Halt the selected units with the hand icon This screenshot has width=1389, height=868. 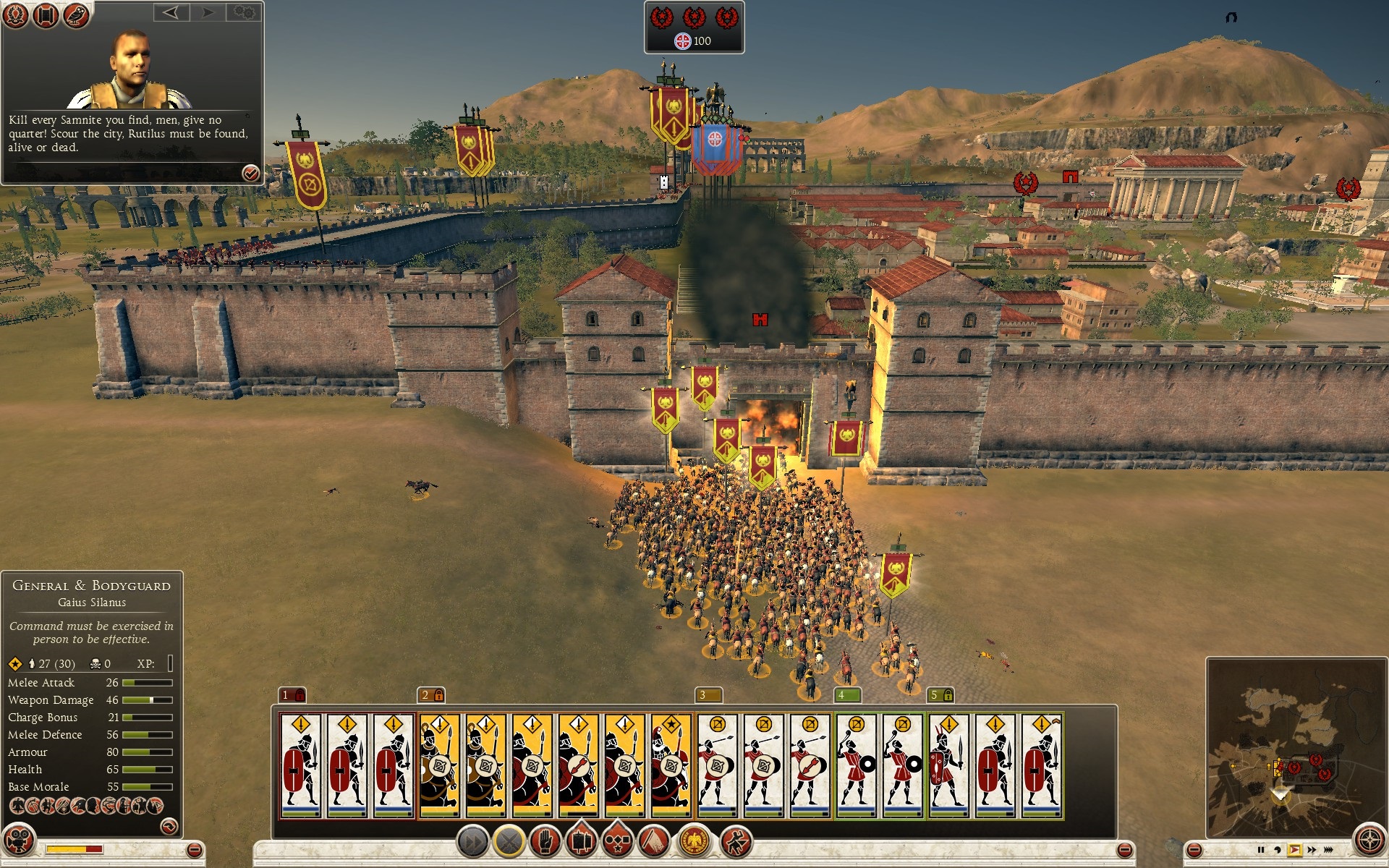tap(545, 841)
